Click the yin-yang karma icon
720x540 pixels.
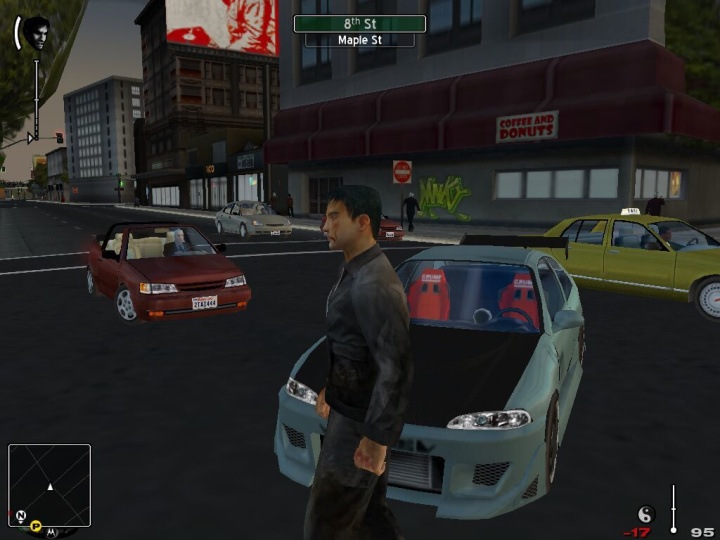point(645,514)
